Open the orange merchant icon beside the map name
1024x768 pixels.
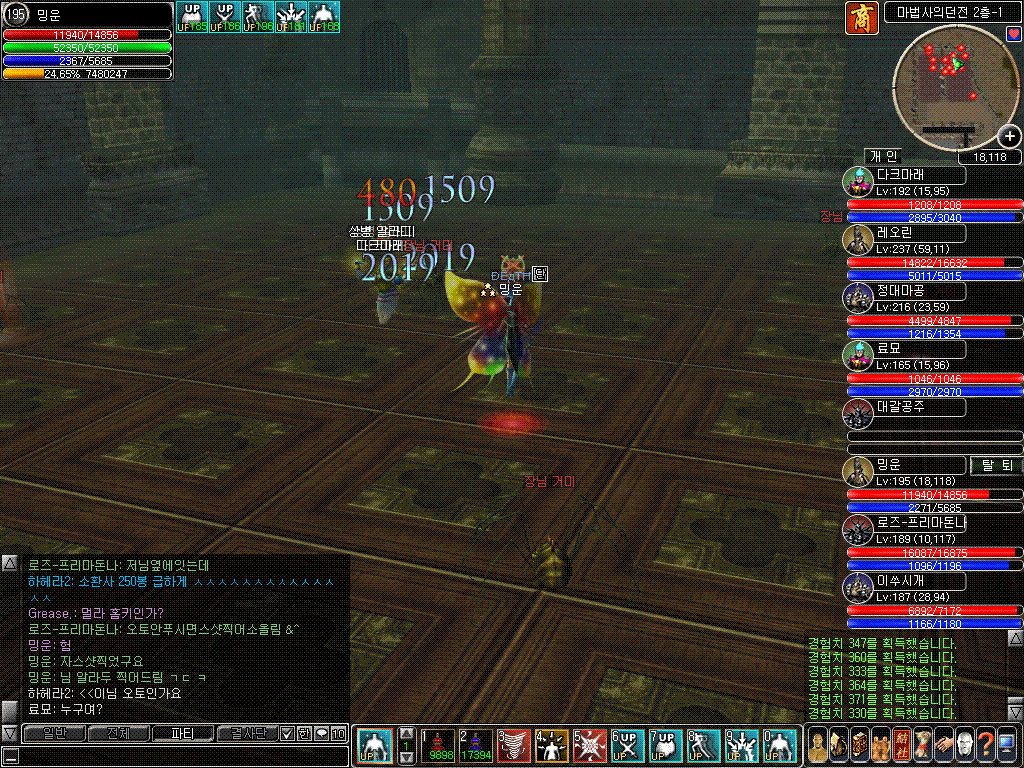tap(861, 17)
